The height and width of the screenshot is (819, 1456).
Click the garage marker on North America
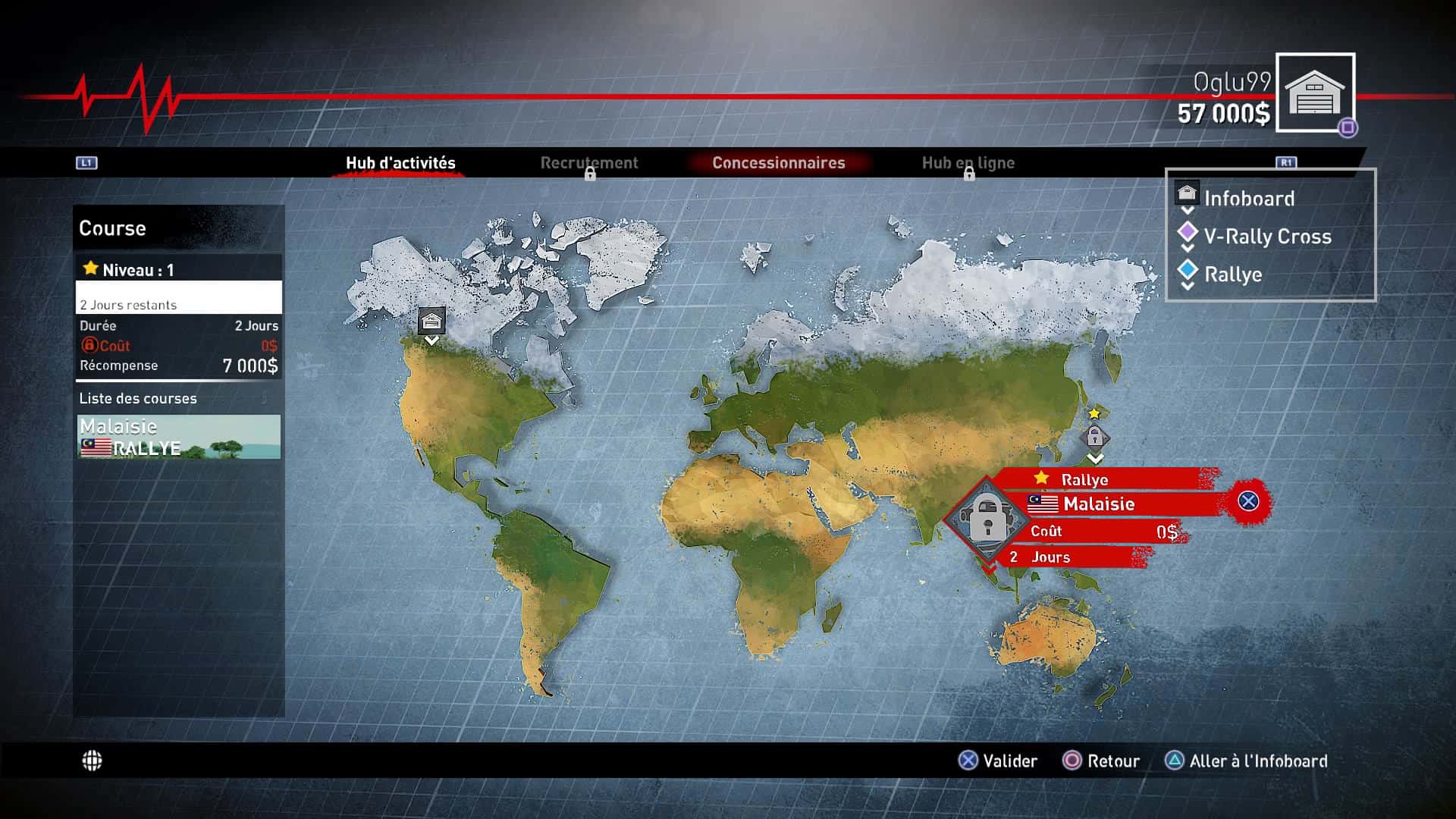pos(431,322)
